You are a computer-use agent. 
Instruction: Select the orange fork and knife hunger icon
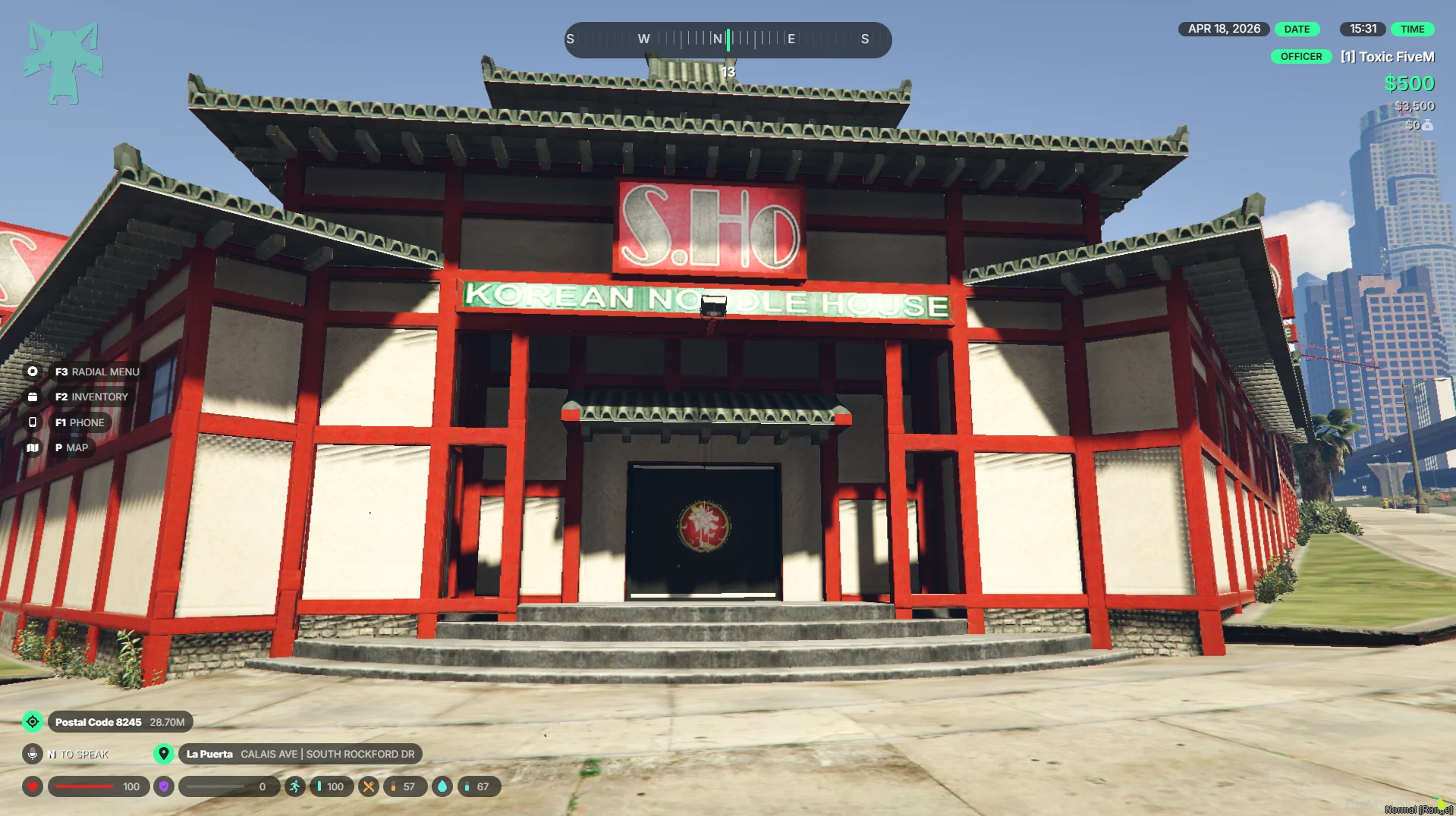[x=368, y=786]
